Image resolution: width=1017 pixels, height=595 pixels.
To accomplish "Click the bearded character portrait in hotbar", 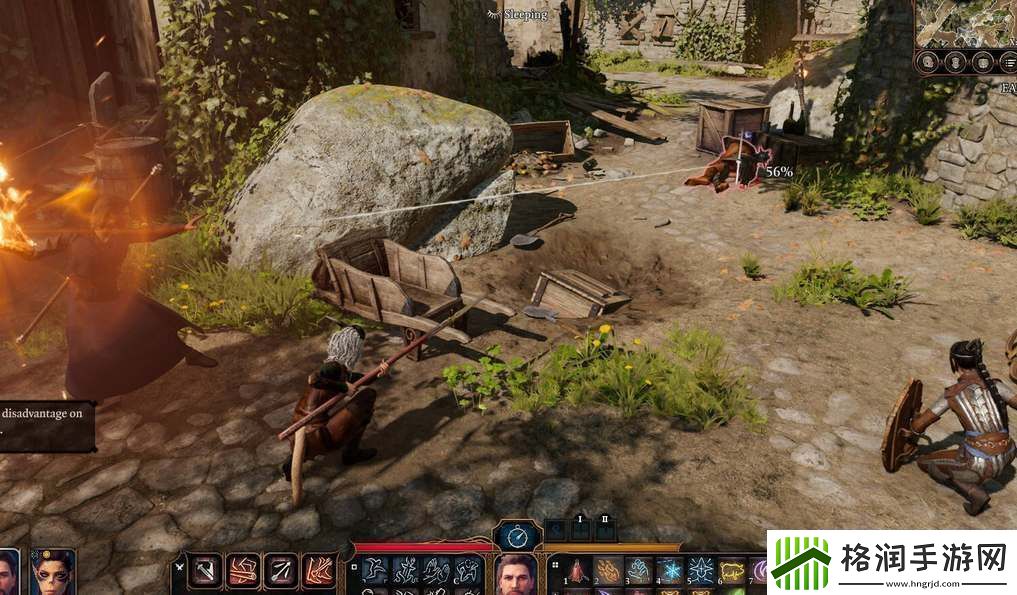I will [x=515, y=573].
